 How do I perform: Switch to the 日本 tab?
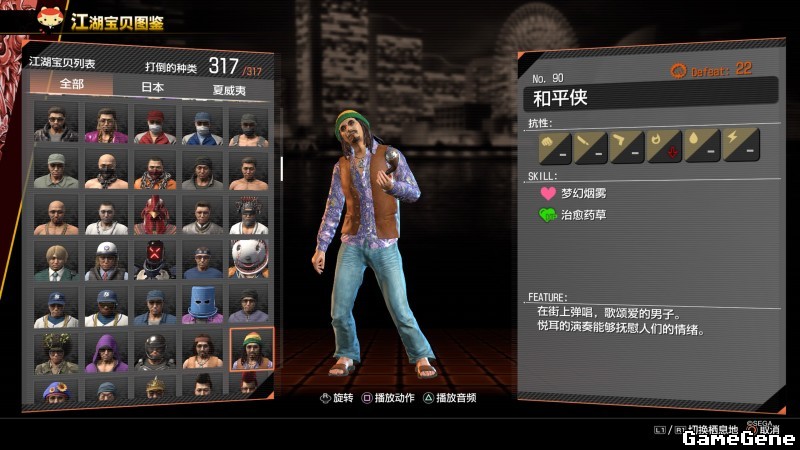(x=151, y=87)
